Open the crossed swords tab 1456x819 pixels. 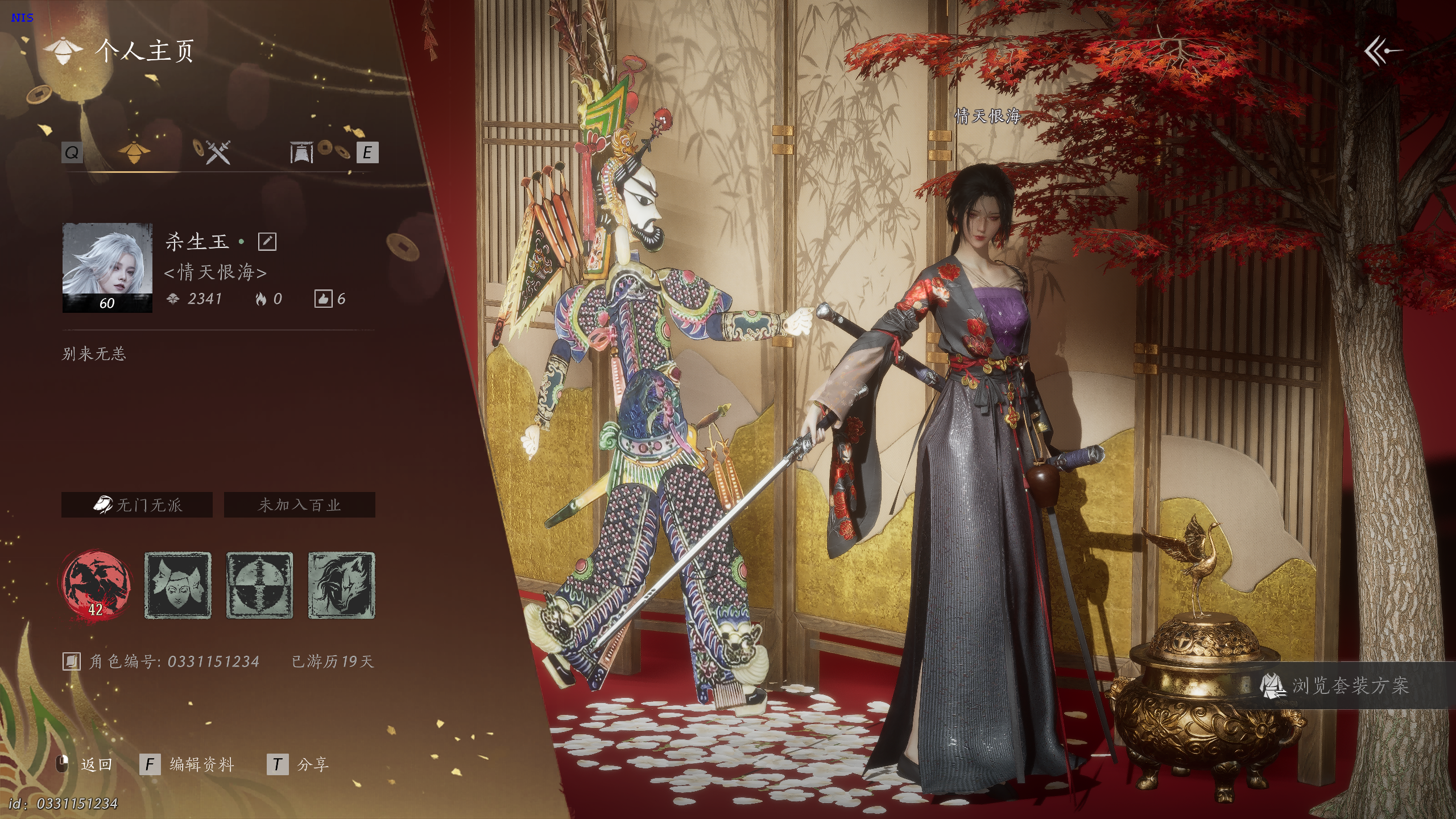coord(216,152)
